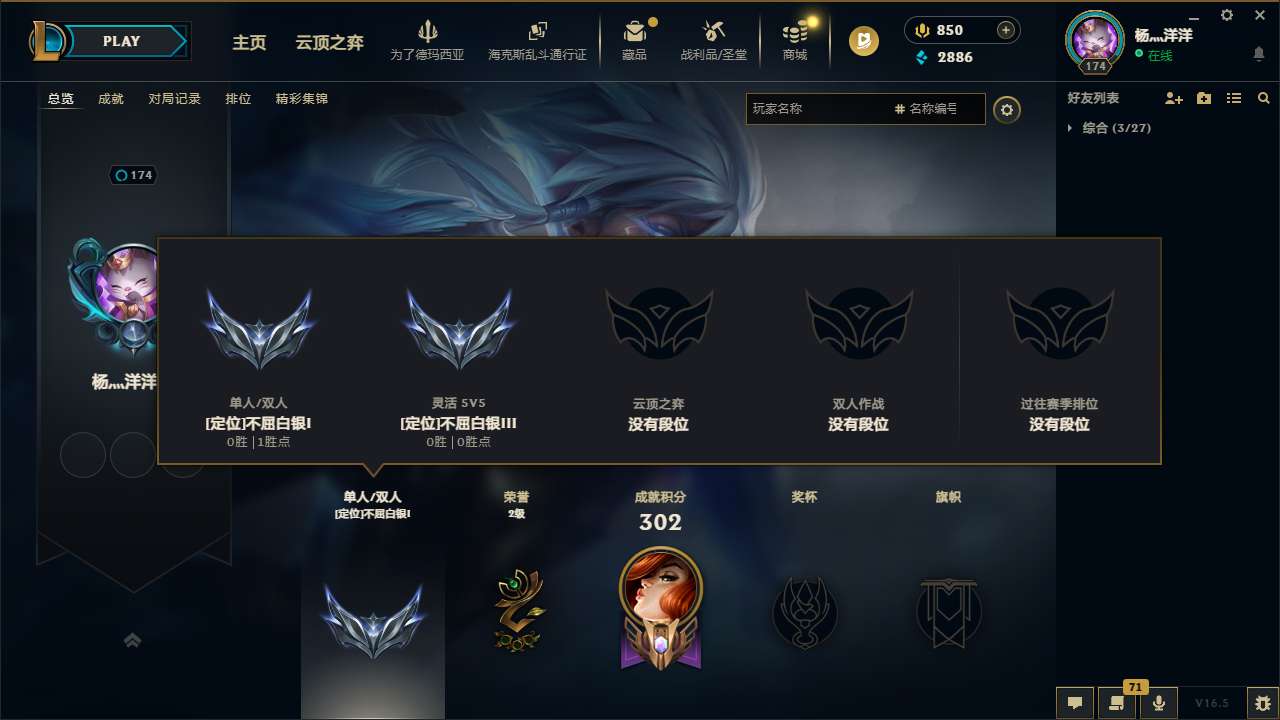This screenshot has height=720, width=1280.
Task: Switch to the 排位 tab
Action: 239,99
